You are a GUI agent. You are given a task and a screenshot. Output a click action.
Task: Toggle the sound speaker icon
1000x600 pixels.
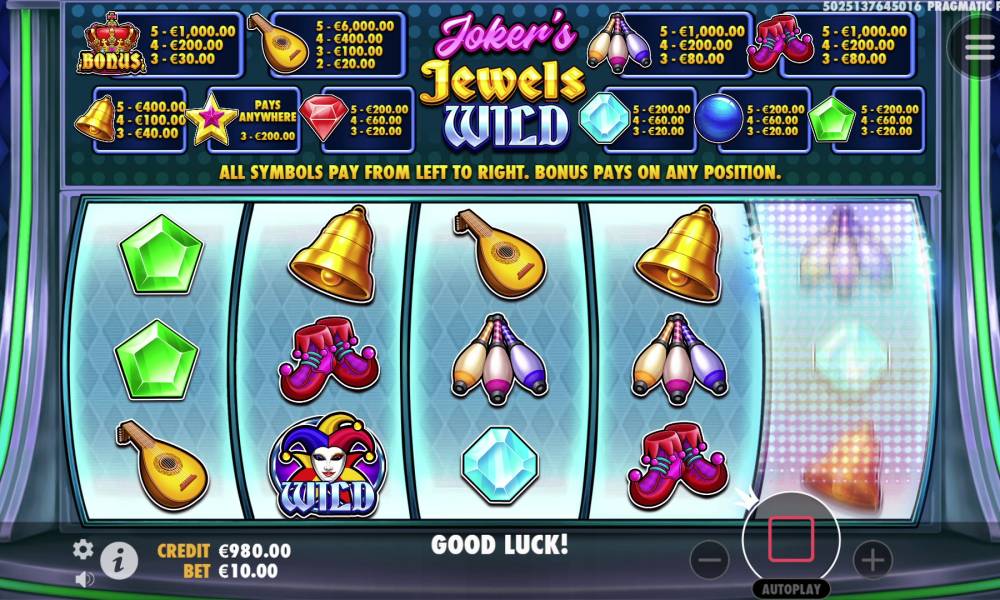click(x=84, y=578)
